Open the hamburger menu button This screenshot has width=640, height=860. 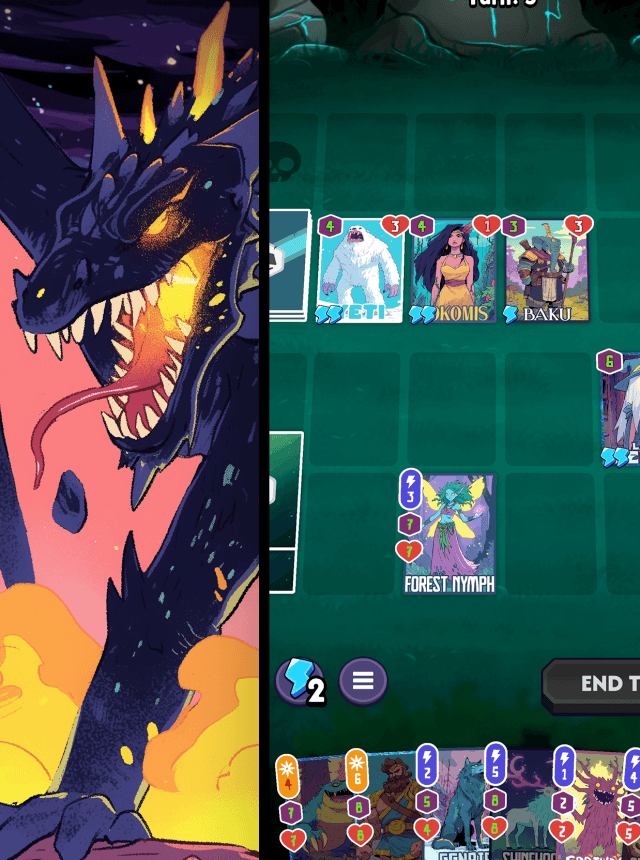click(x=362, y=681)
